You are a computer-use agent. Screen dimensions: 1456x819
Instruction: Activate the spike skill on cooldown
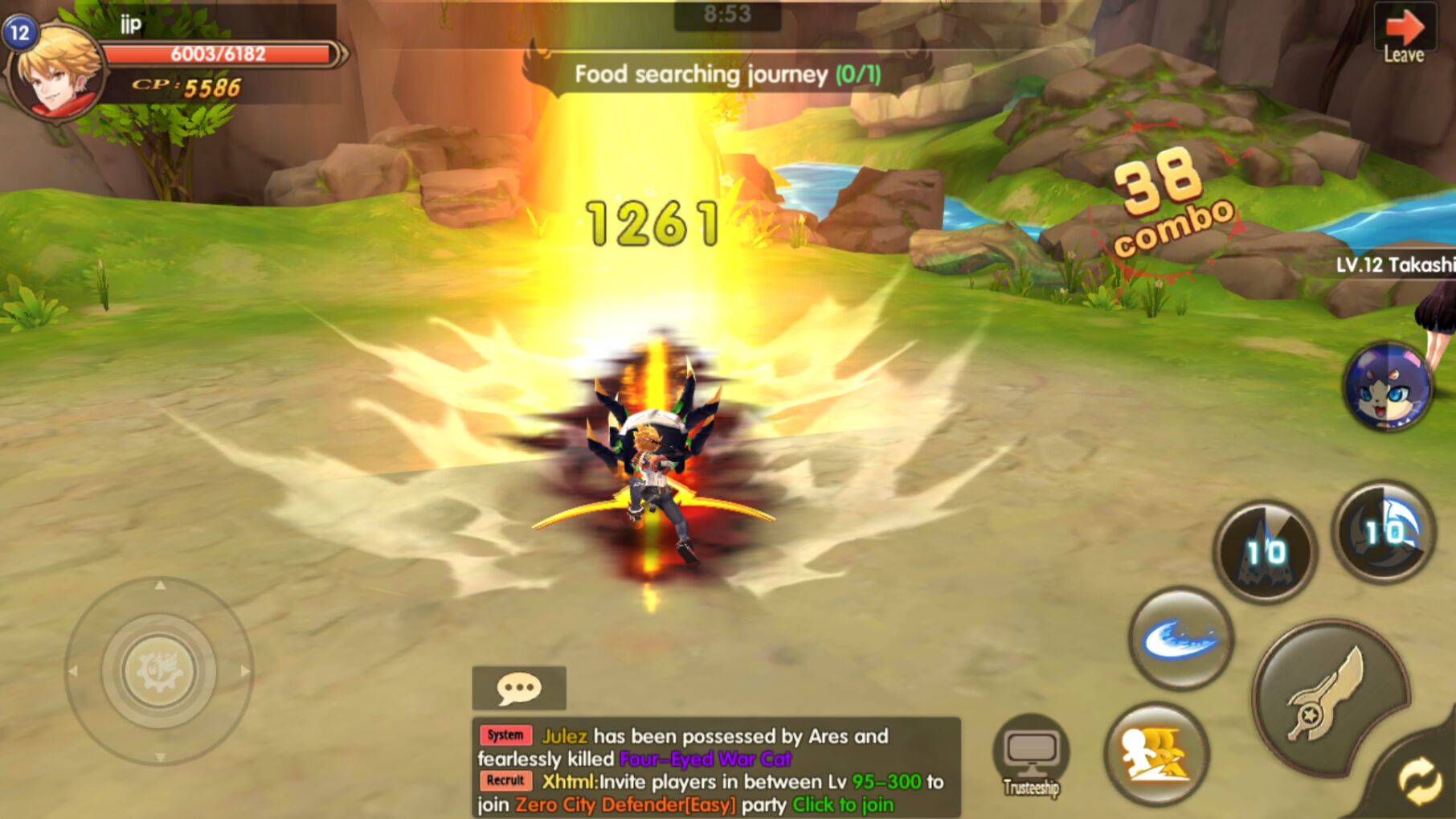click(1264, 552)
